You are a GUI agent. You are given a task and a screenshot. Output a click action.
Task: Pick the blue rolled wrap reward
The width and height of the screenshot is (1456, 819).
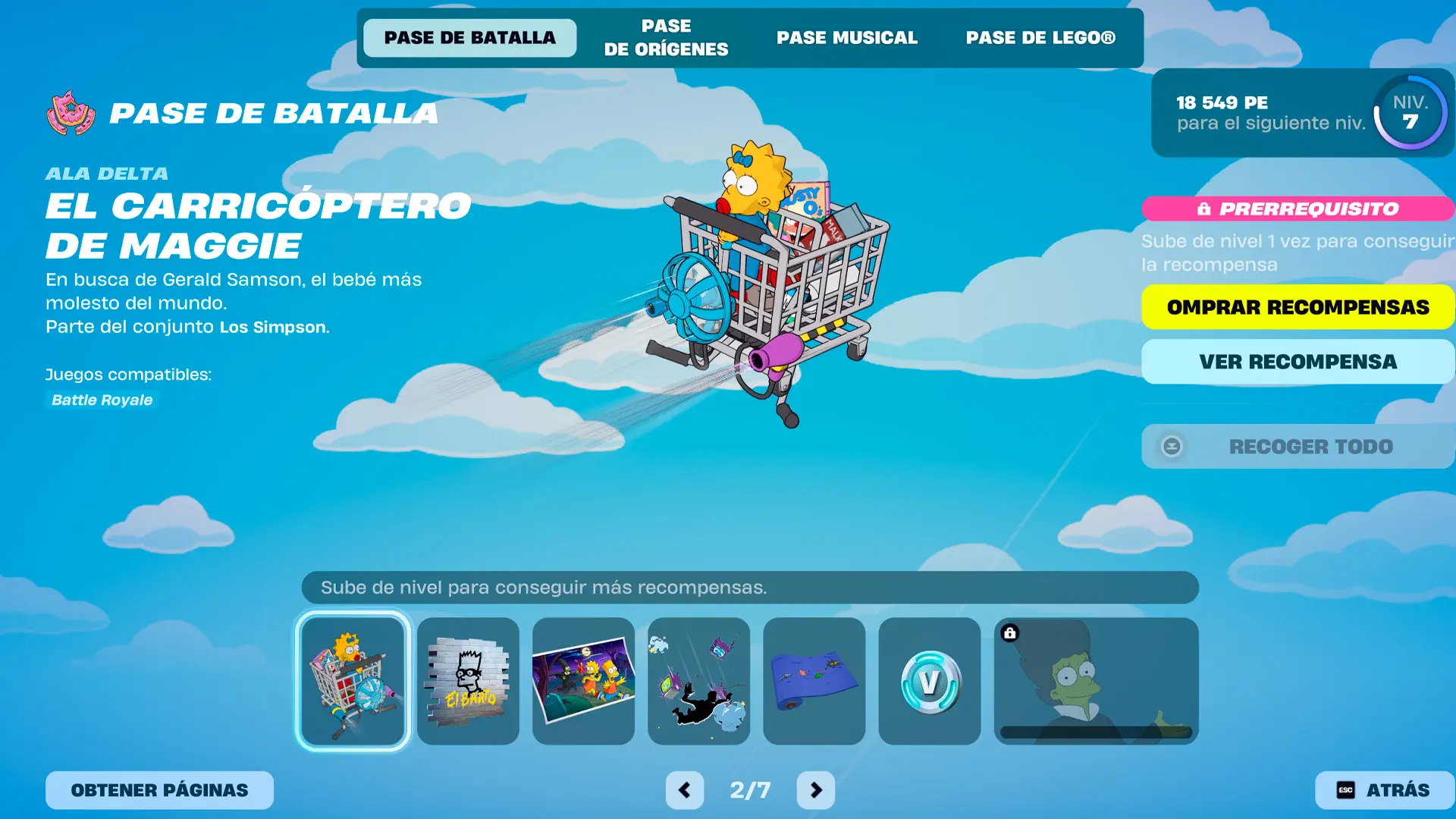[814, 681]
